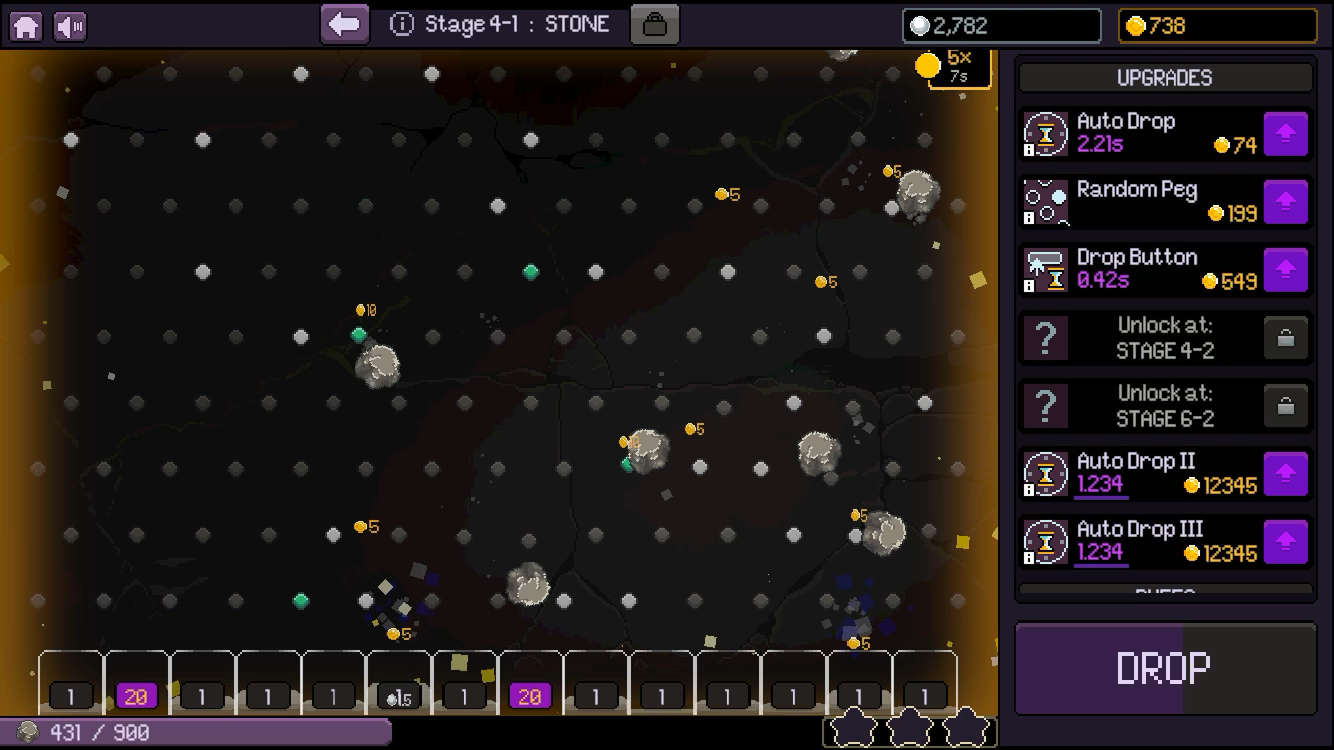Click the Home icon in top-left corner

click(x=25, y=24)
